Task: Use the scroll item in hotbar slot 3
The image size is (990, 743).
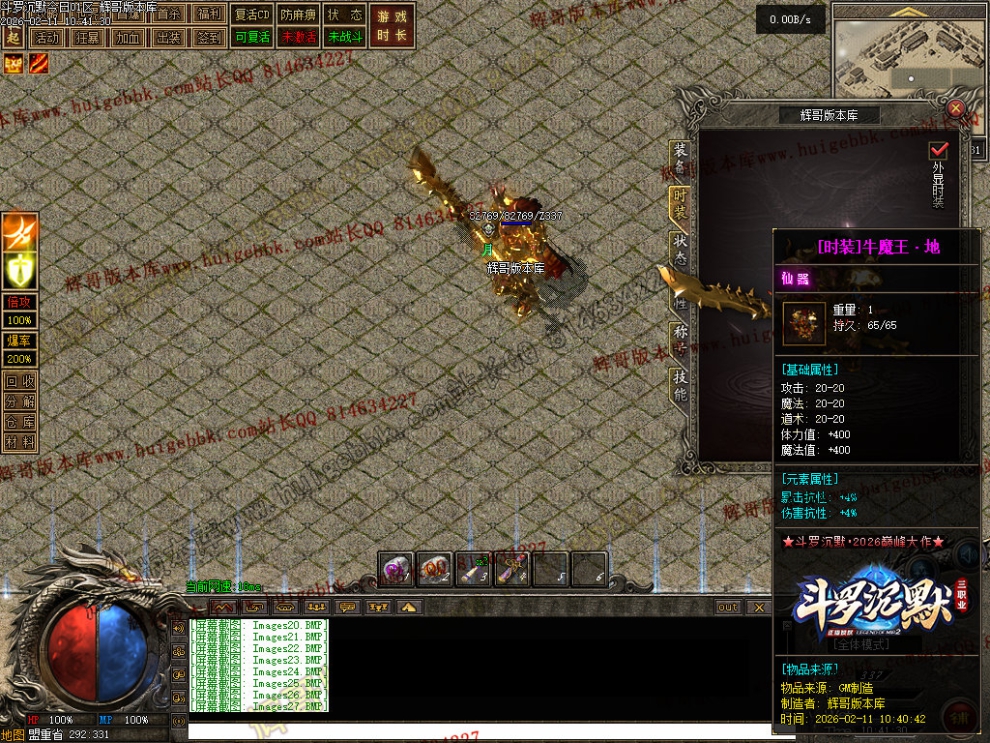Action: tap(472, 570)
